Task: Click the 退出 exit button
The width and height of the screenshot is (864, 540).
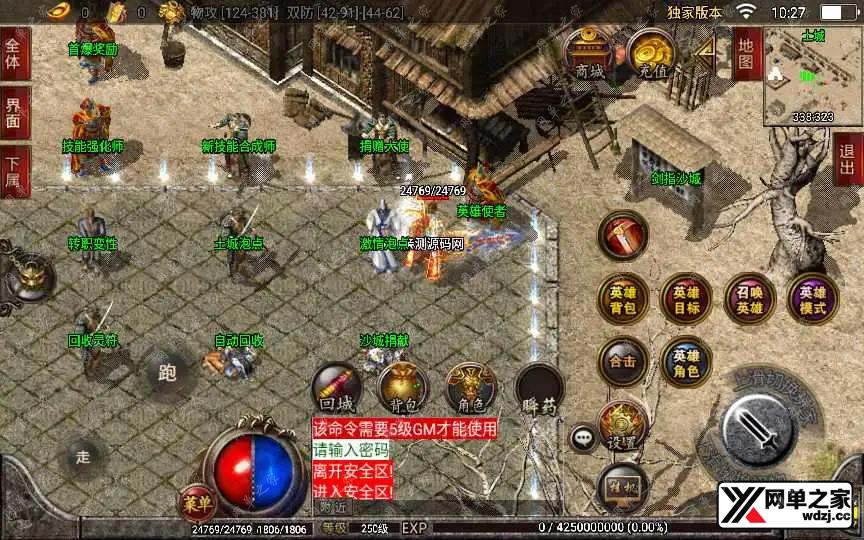Action: (x=848, y=159)
